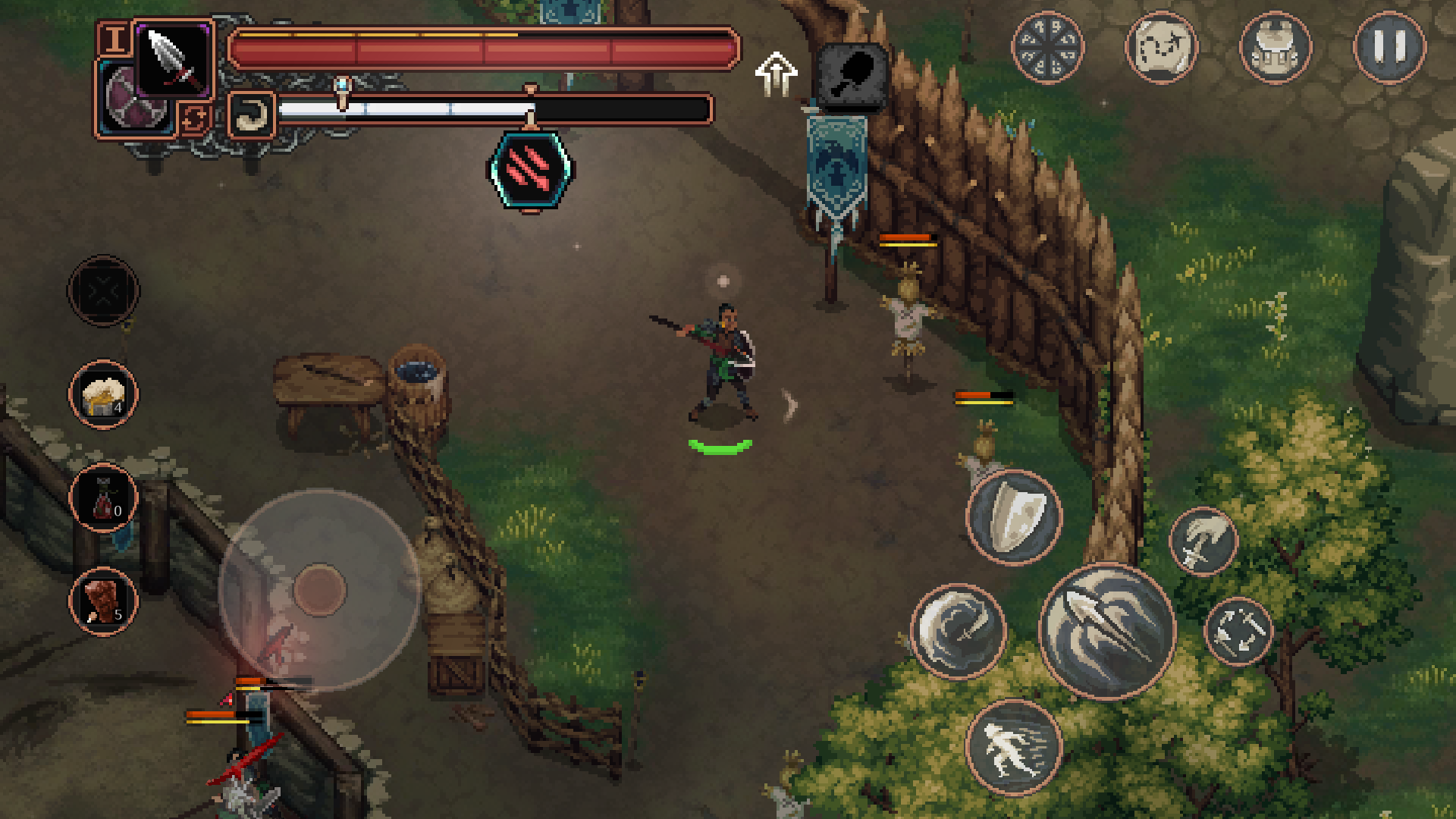This screenshot has width=1456, height=819.
Task: Select the equipped dagger weapon slot
Action: pos(174,58)
